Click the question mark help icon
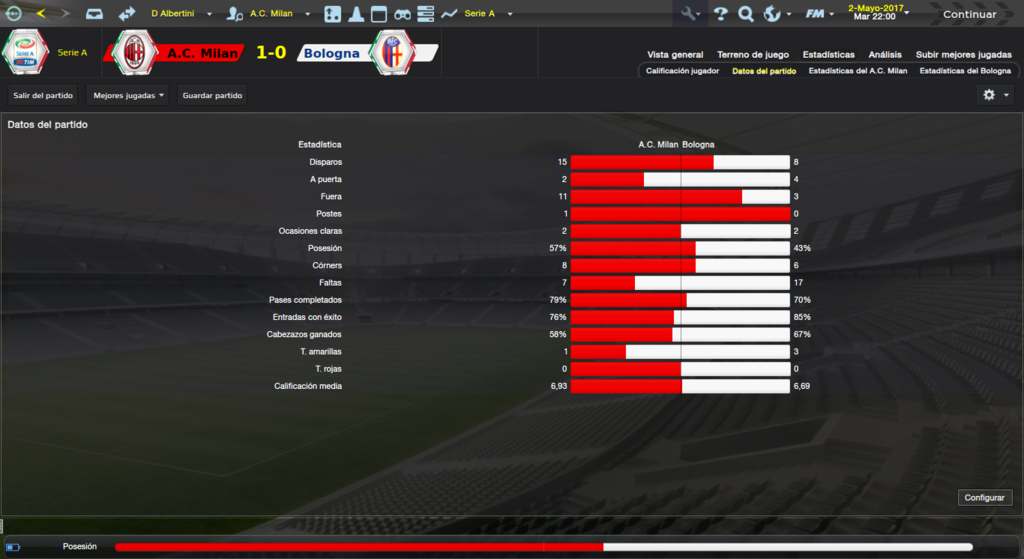The image size is (1024, 559). coord(719,14)
